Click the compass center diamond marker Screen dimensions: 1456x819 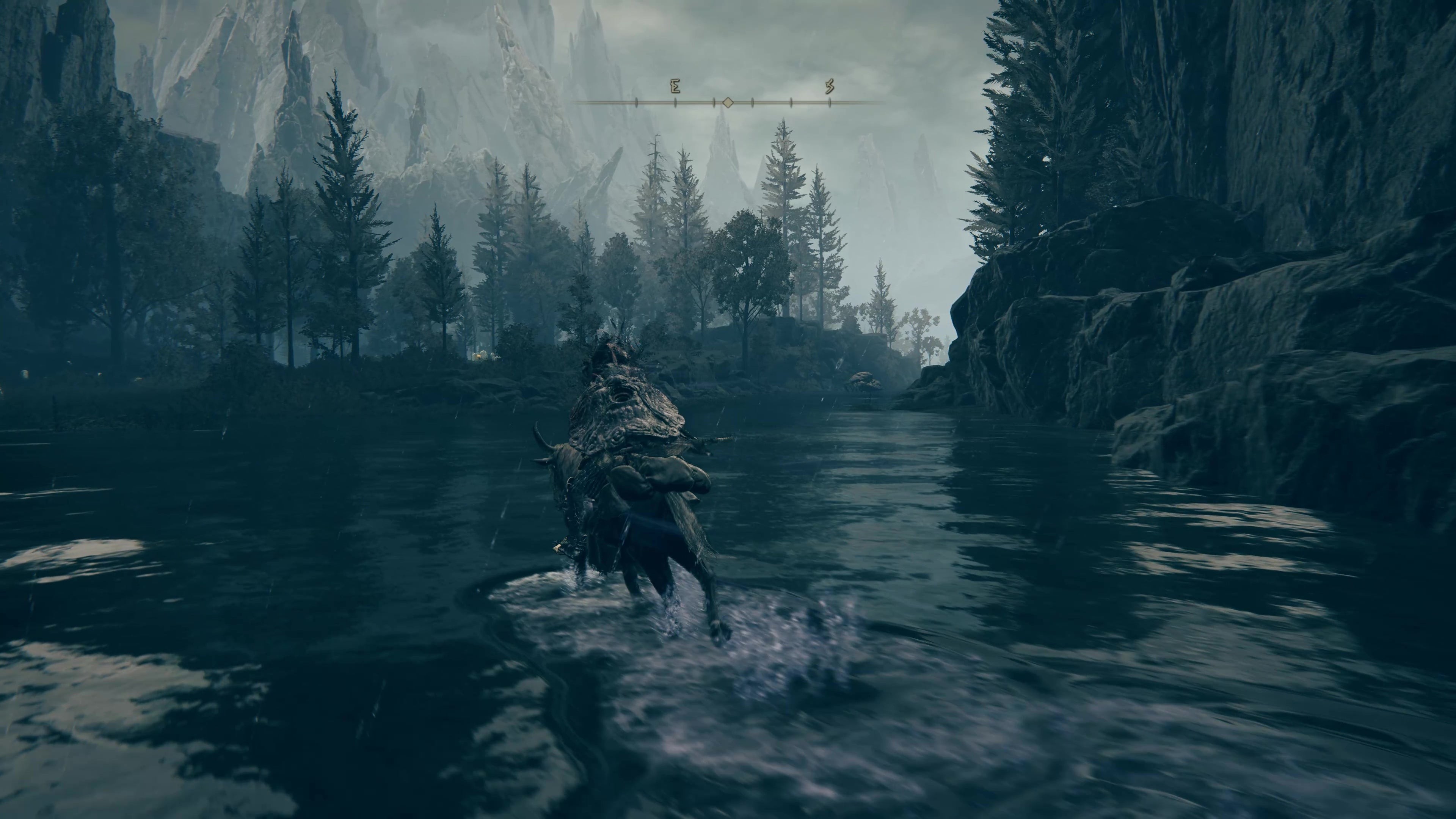point(728,103)
